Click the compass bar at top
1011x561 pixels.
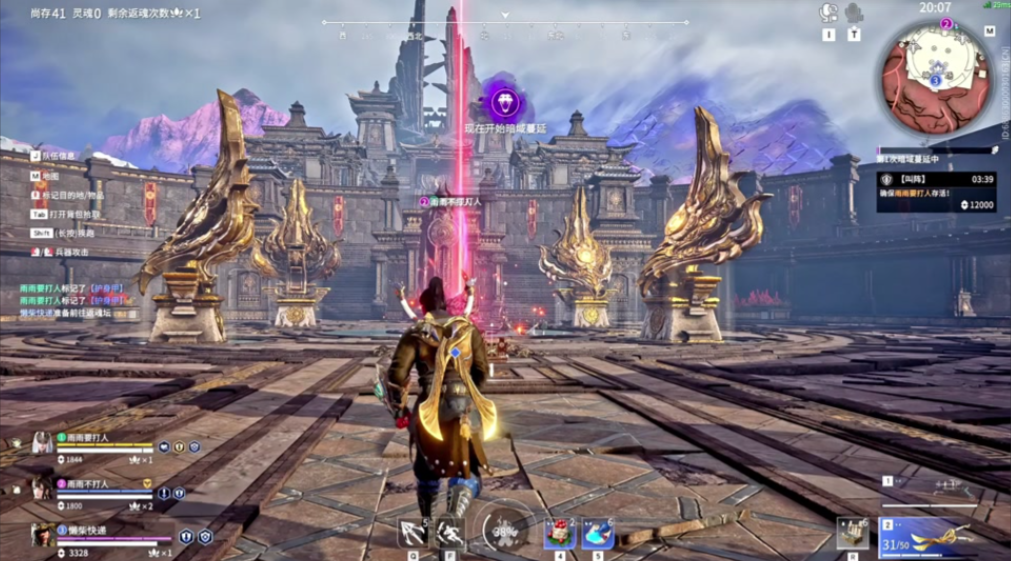pyautogui.click(x=504, y=23)
